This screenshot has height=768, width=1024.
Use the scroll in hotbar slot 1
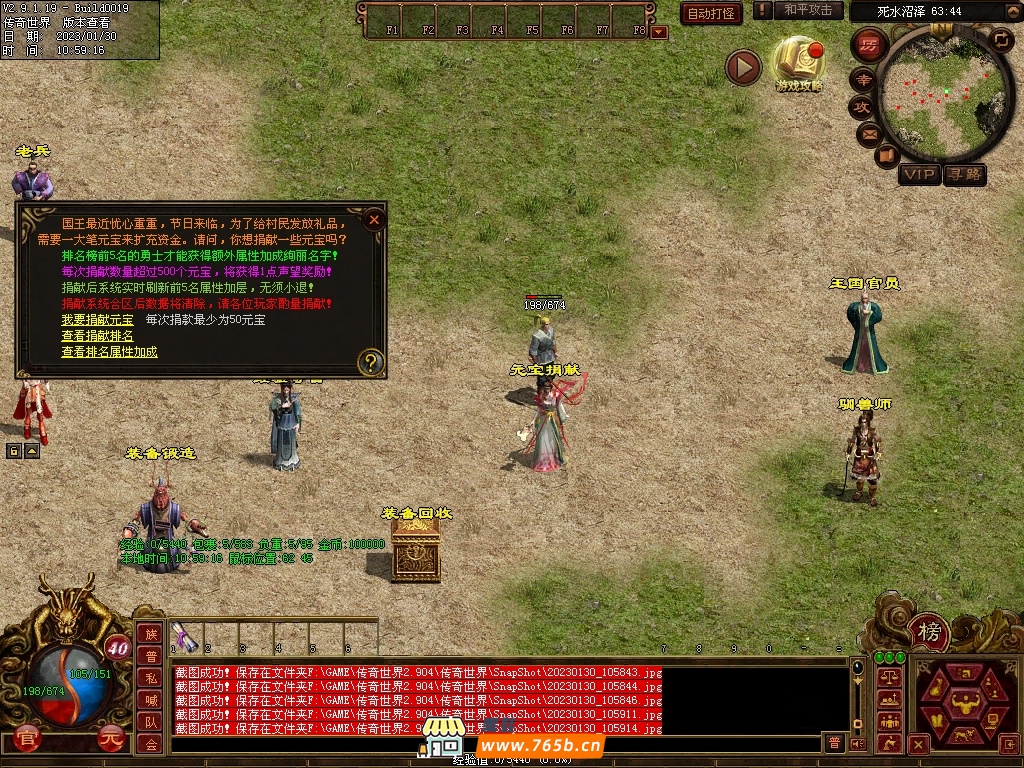click(185, 637)
